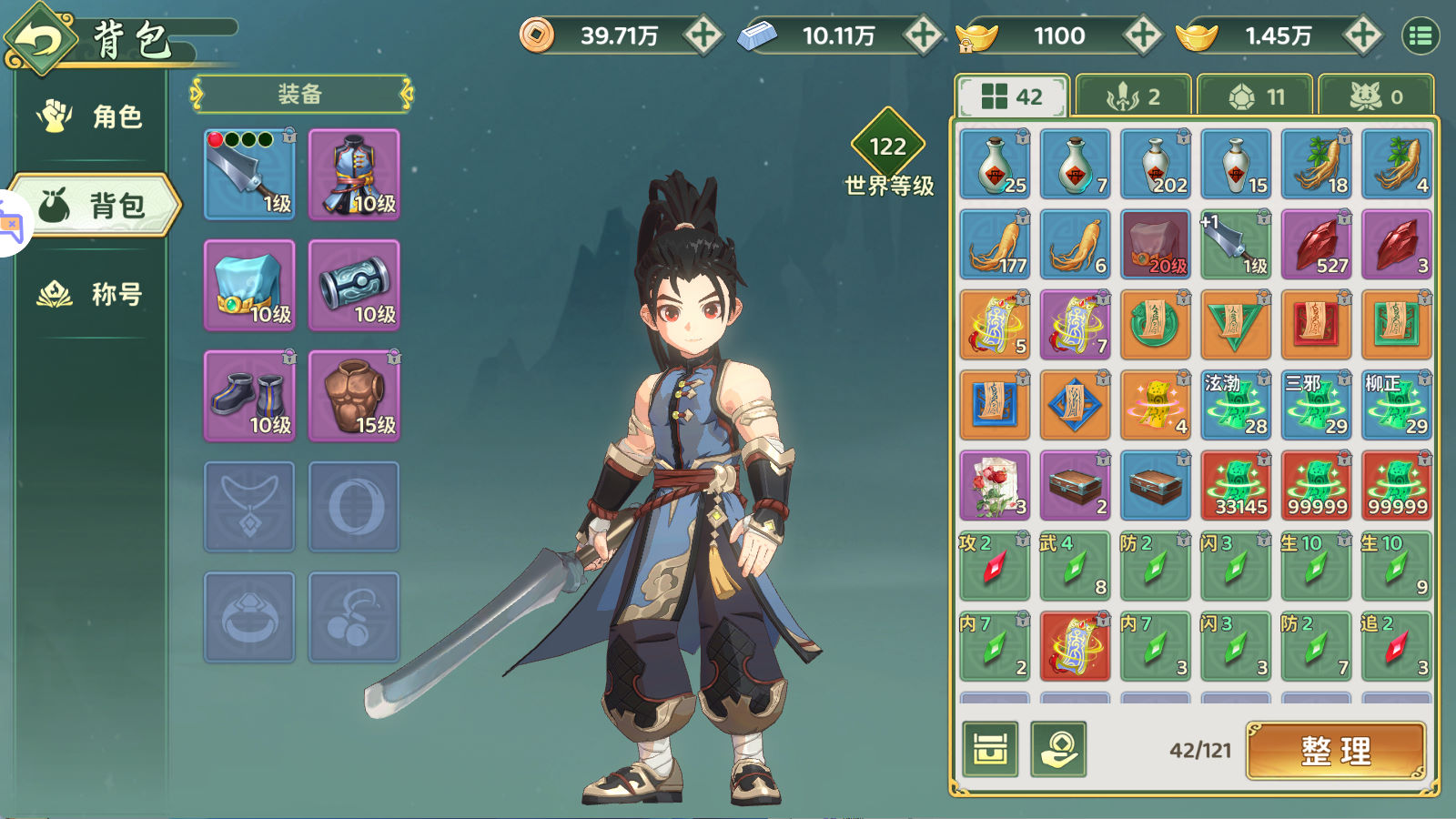Select the ginseng stack of 177
The height and width of the screenshot is (819, 1456).
(995, 244)
